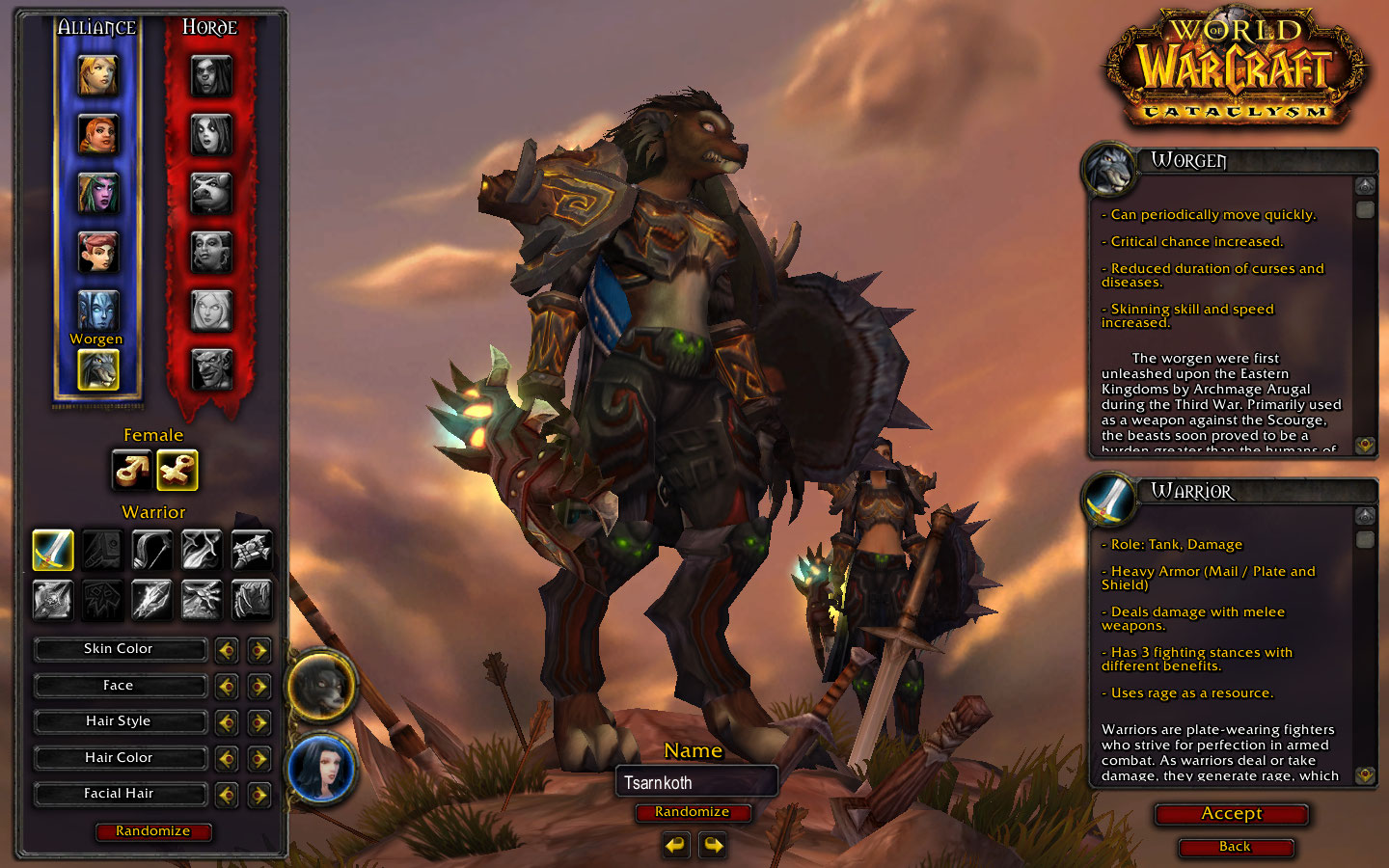This screenshot has height=868, width=1389.
Task: Cycle to next Hair Color
Action: coord(259,759)
